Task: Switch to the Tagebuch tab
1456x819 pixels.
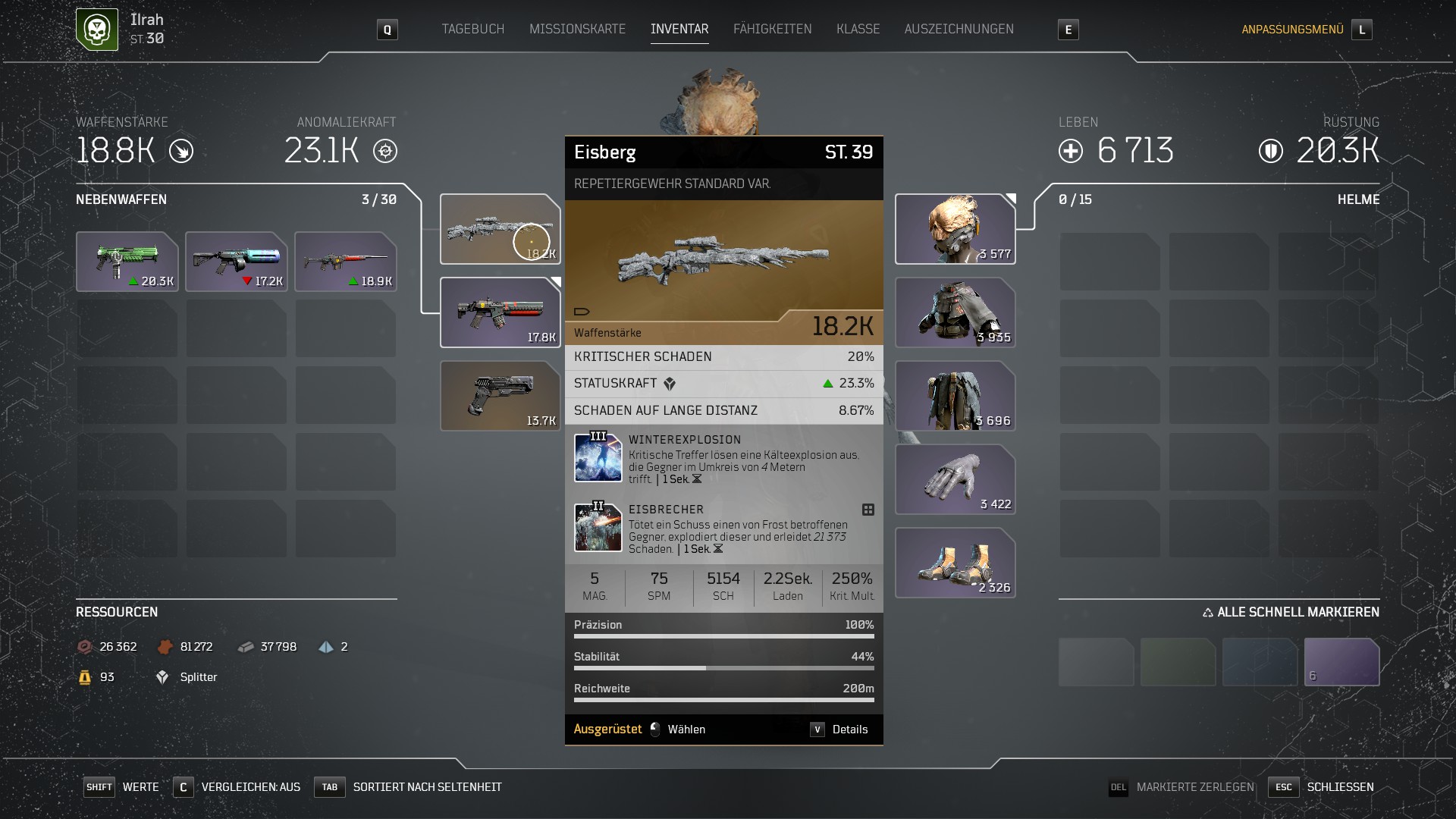Action: pos(472,29)
